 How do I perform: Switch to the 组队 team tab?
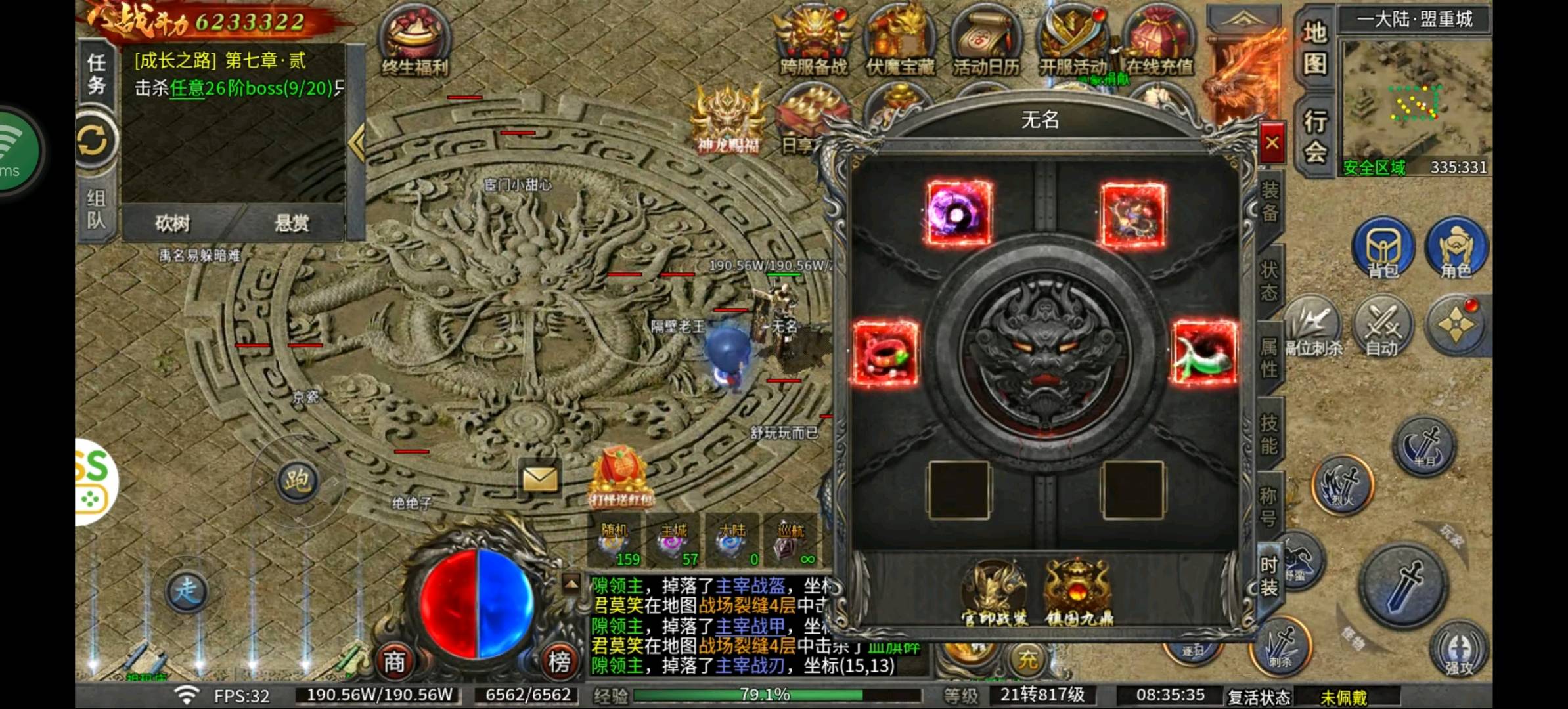[x=97, y=209]
